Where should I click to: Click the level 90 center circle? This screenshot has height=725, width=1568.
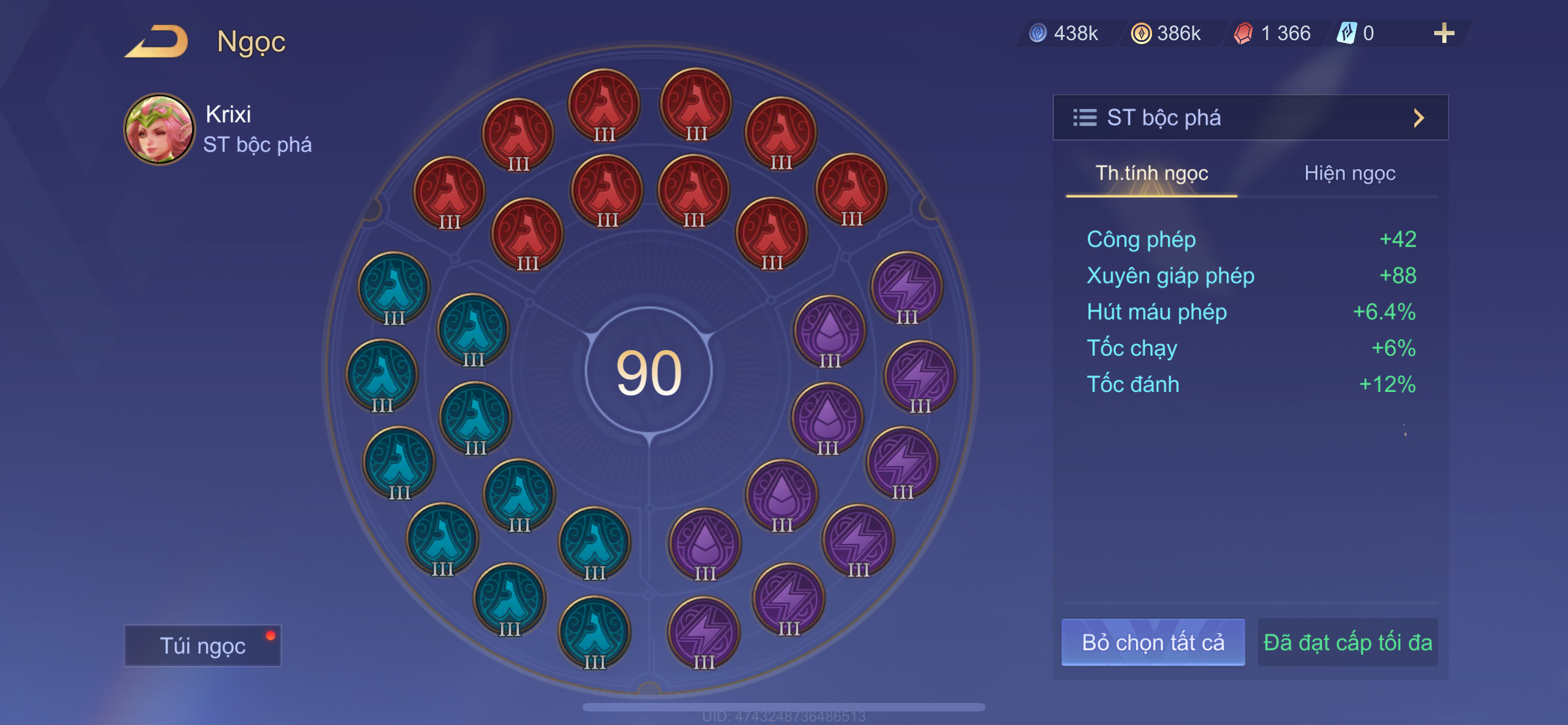point(649,372)
